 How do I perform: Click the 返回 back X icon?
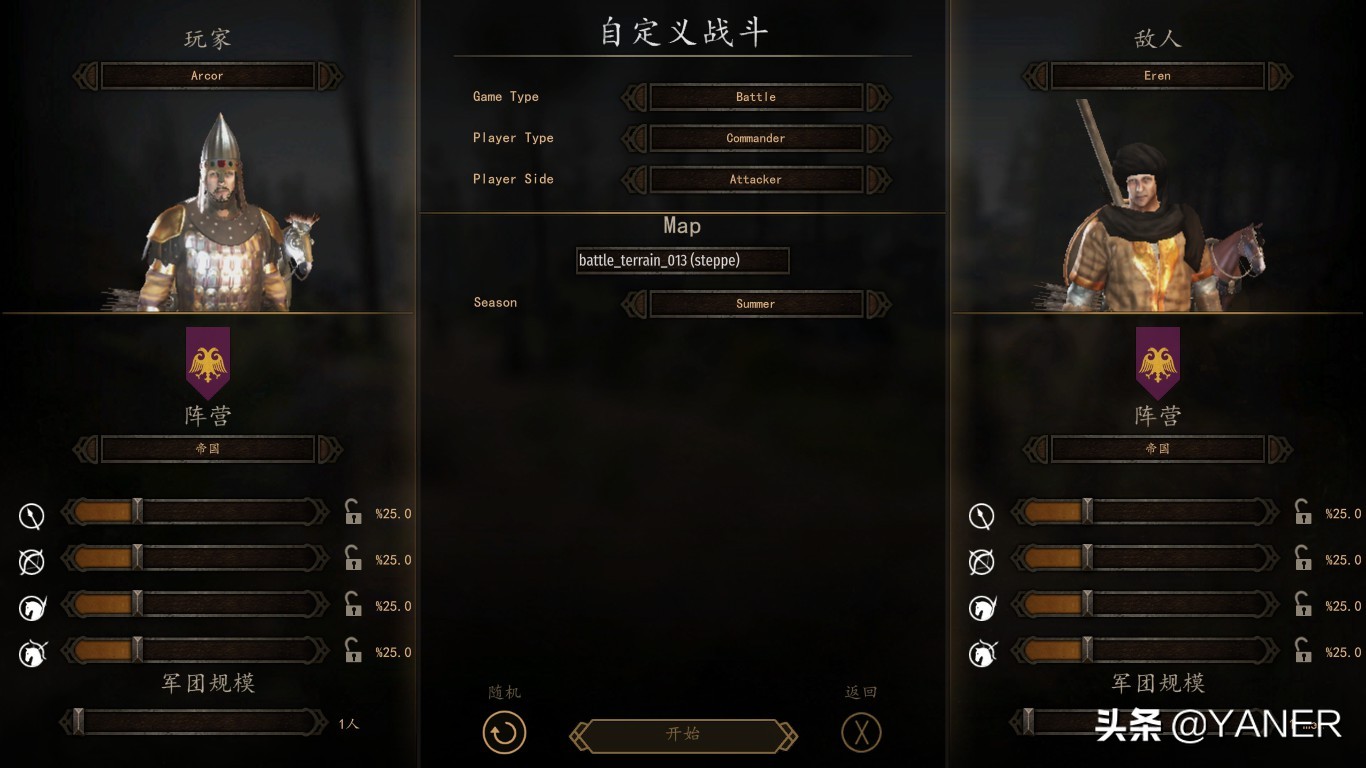[x=861, y=732]
